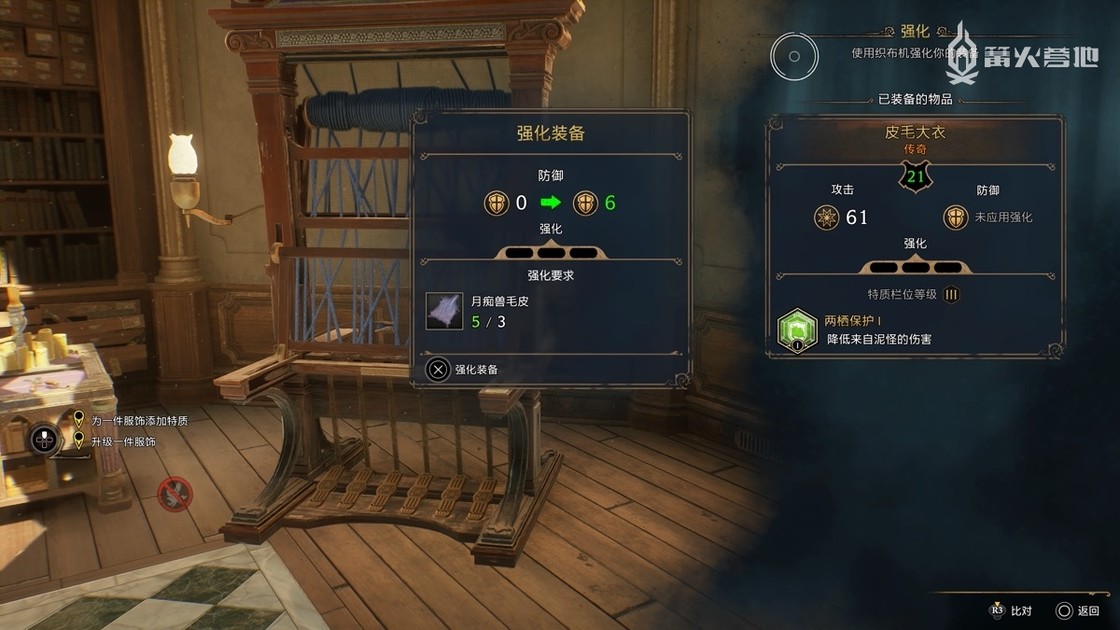Click the 皮毛大衣 equipped item title

click(x=914, y=132)
